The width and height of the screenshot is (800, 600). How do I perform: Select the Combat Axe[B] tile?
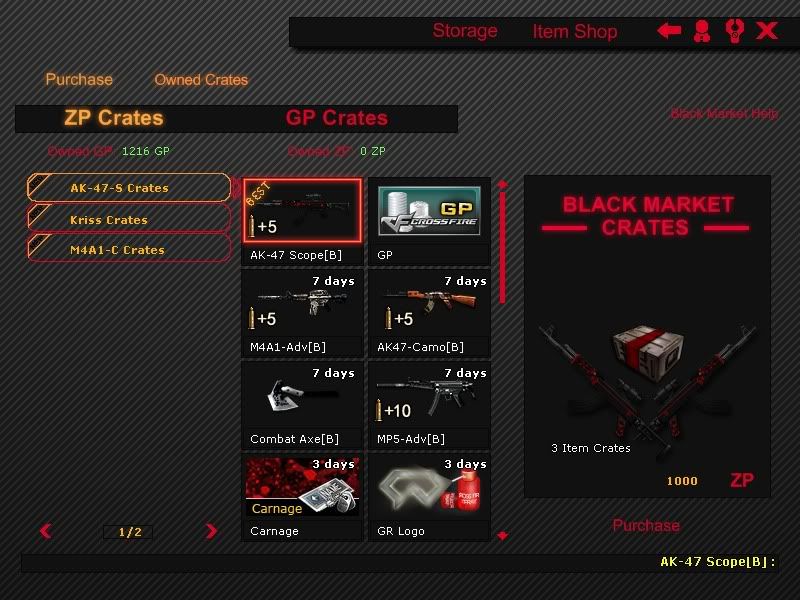tap(302, 404)
